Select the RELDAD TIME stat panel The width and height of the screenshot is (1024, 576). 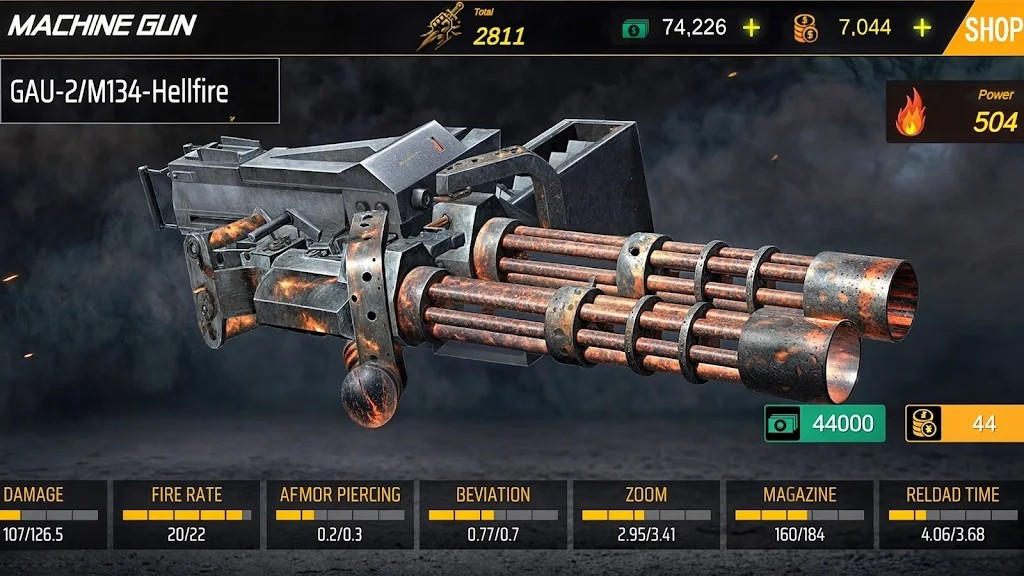click(x=951, y=514)
